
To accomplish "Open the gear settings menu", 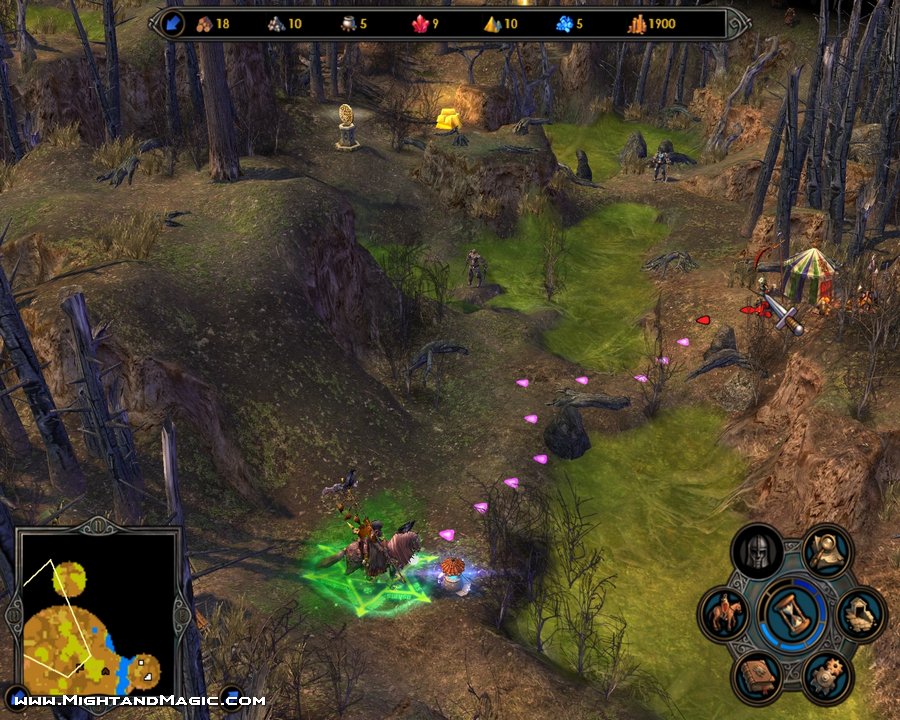I will click(827, 676).
